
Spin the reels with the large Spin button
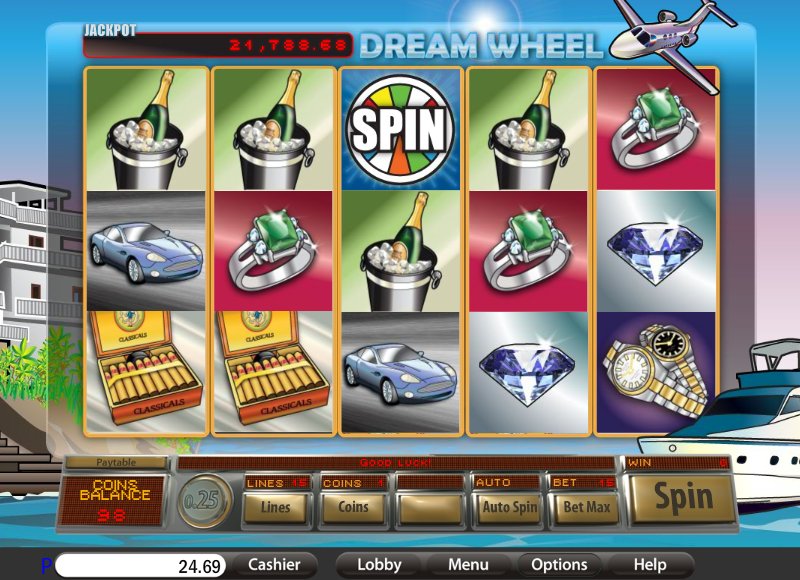684,498
